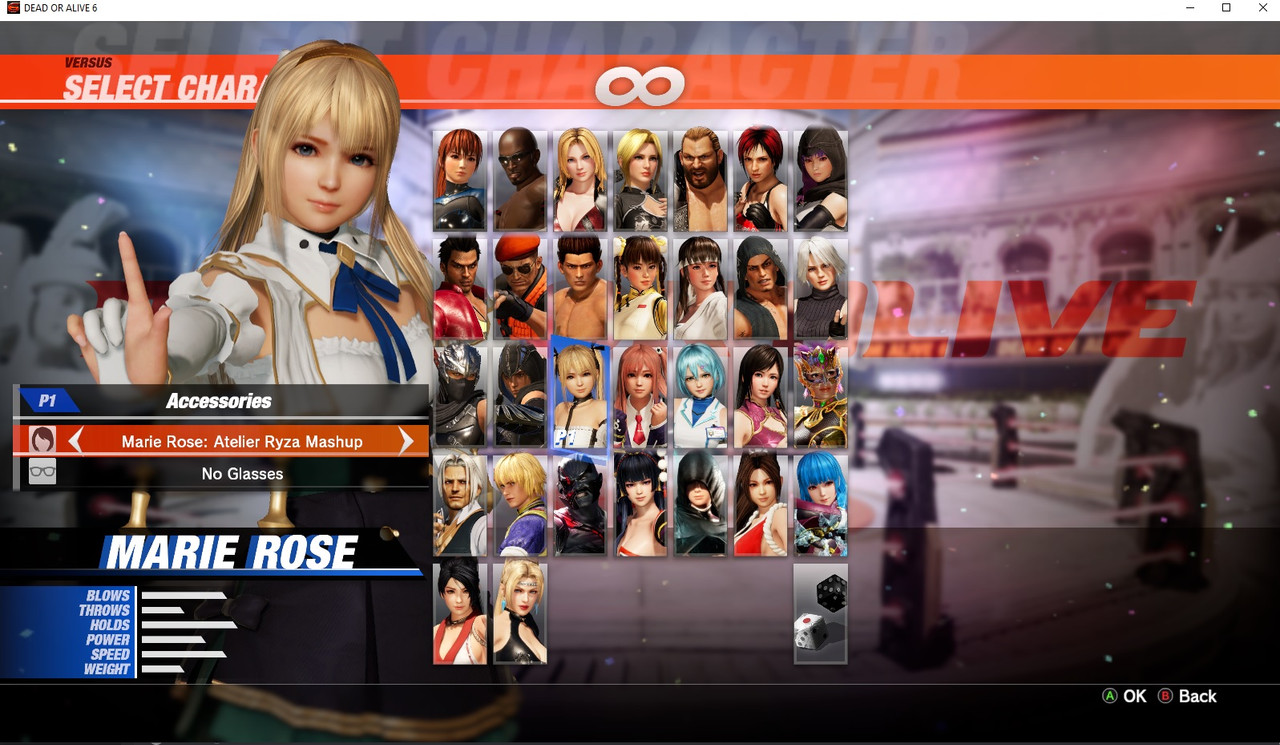
Task: Select La Mariposa in the gold mask
Action: point(820,396)
